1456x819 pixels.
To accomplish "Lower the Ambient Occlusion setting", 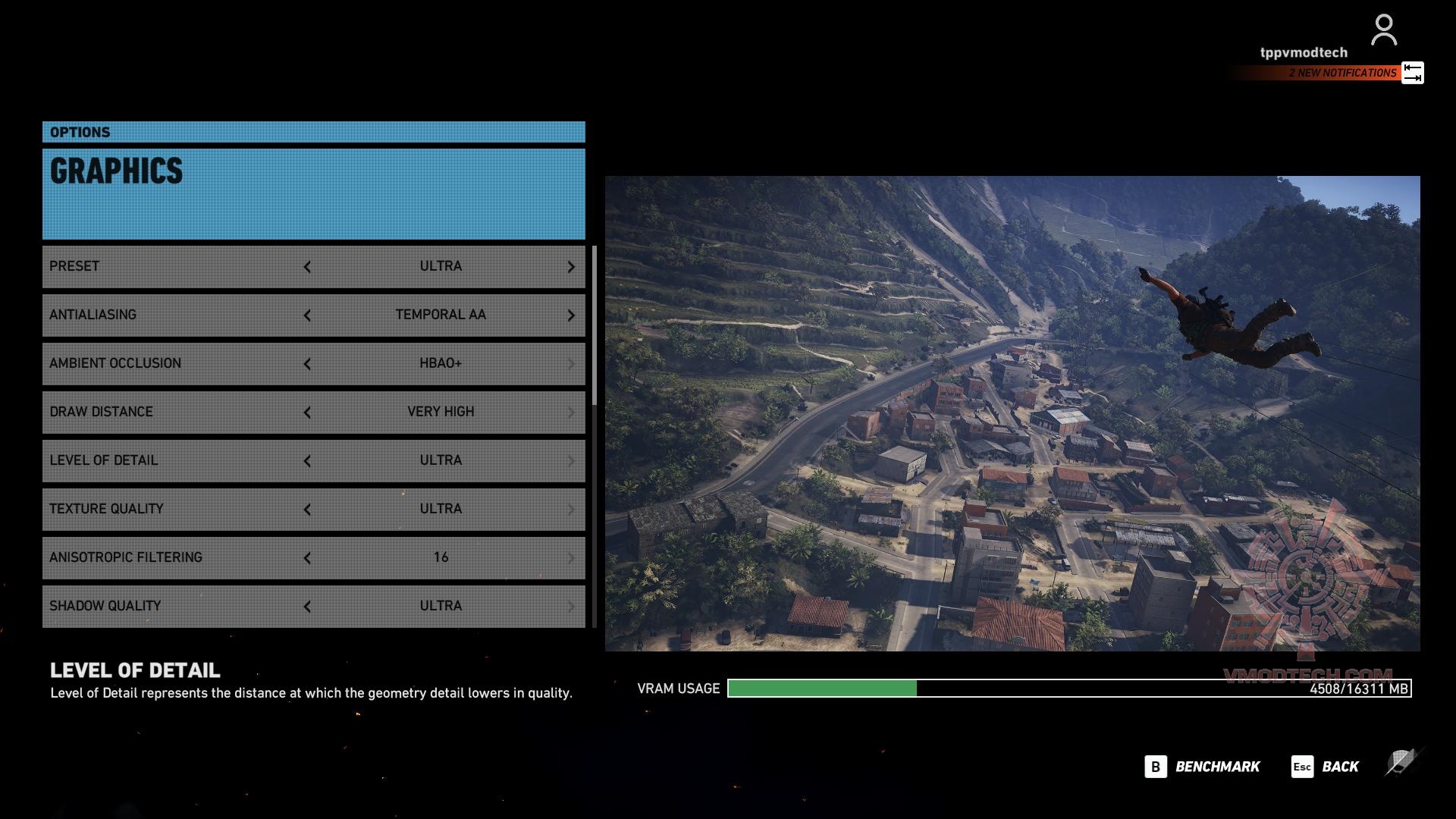I will (307, 364).
